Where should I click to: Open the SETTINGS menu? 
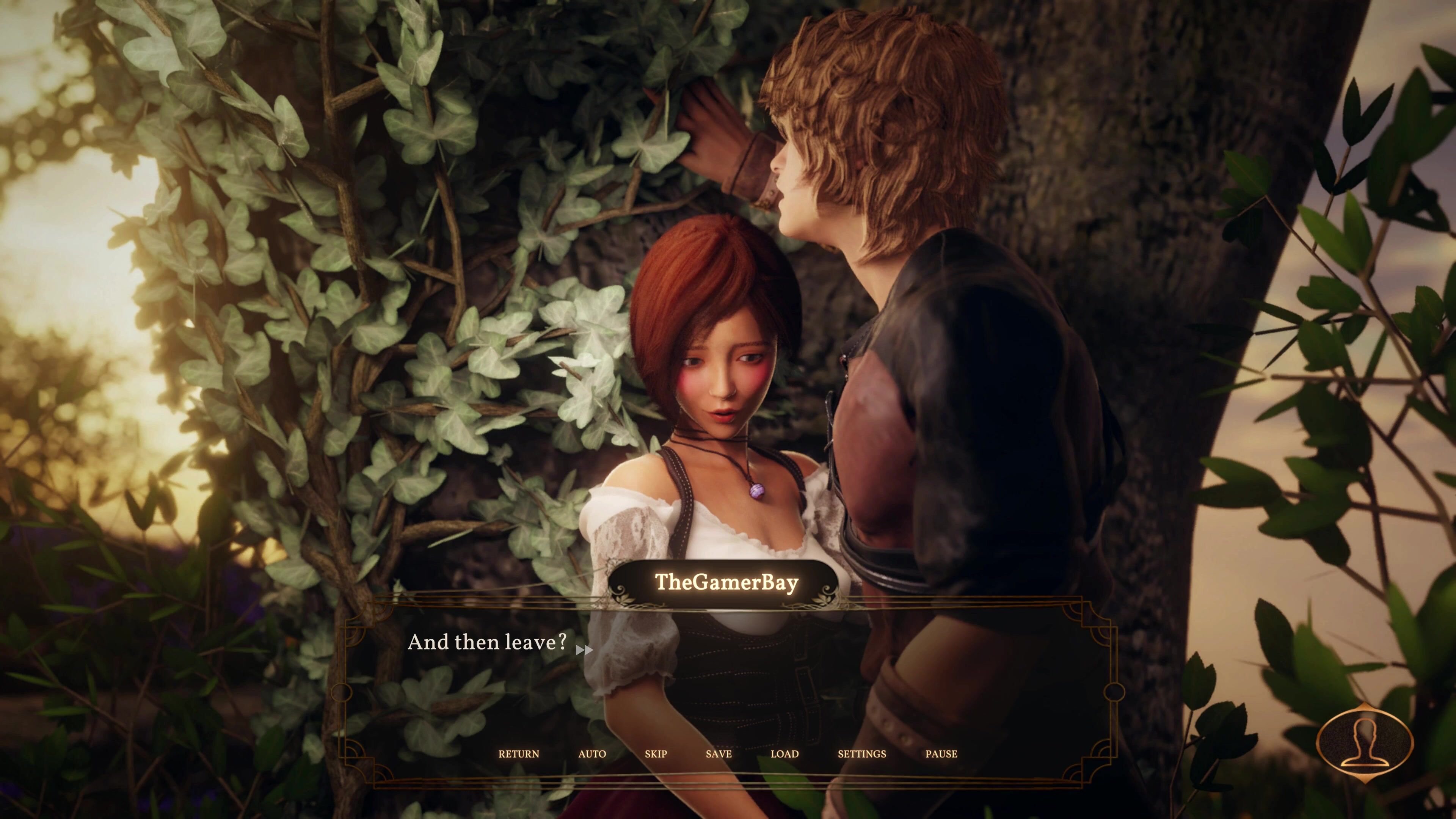(861, 754)
